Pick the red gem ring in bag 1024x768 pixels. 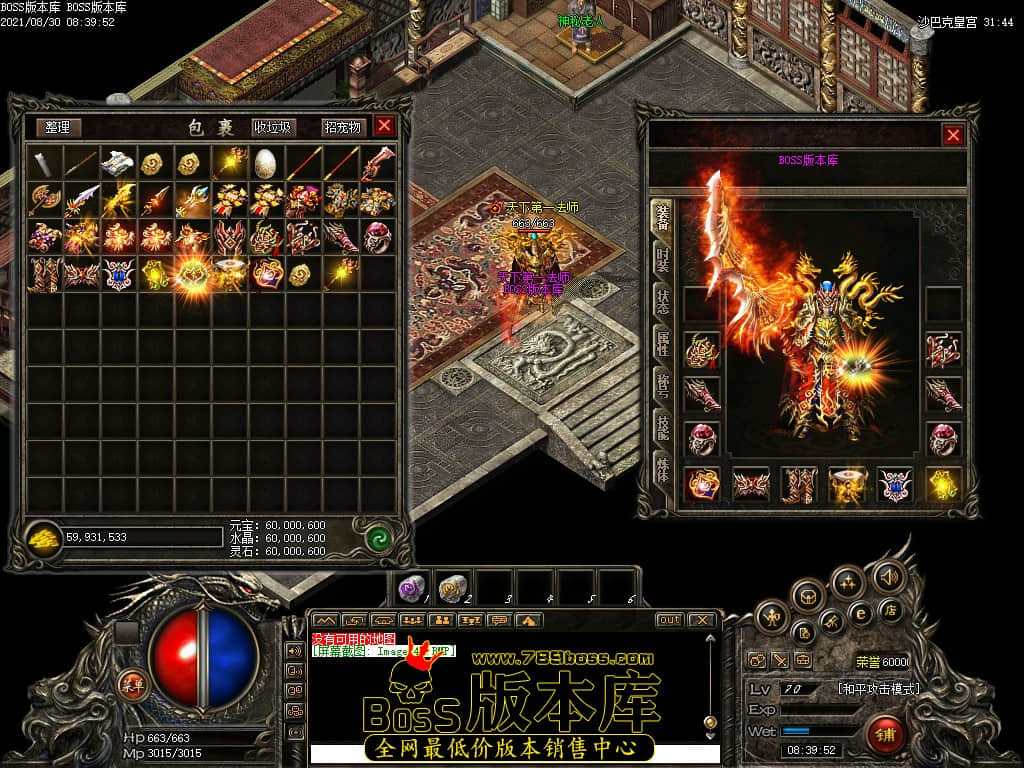pos(377,236)
